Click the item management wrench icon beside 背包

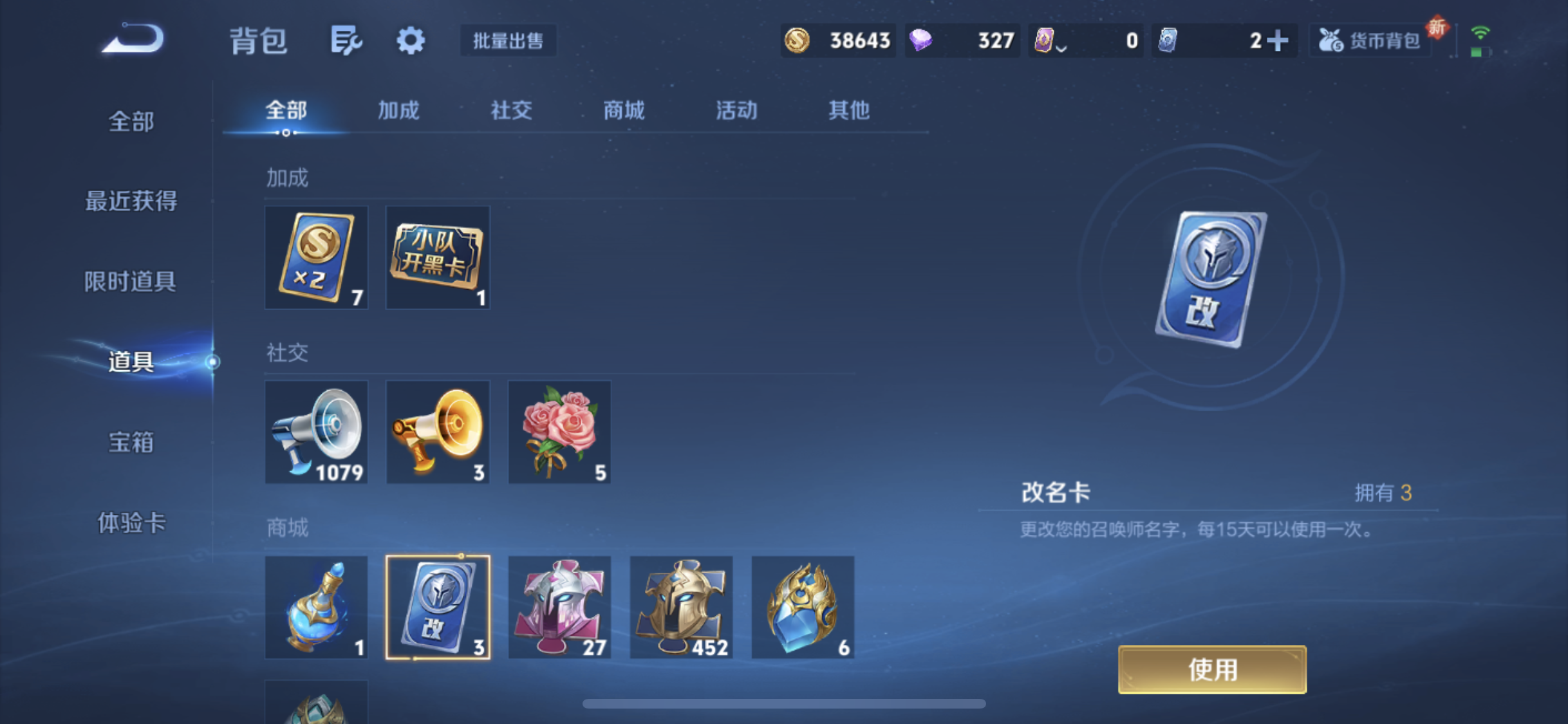pos(346,40)
